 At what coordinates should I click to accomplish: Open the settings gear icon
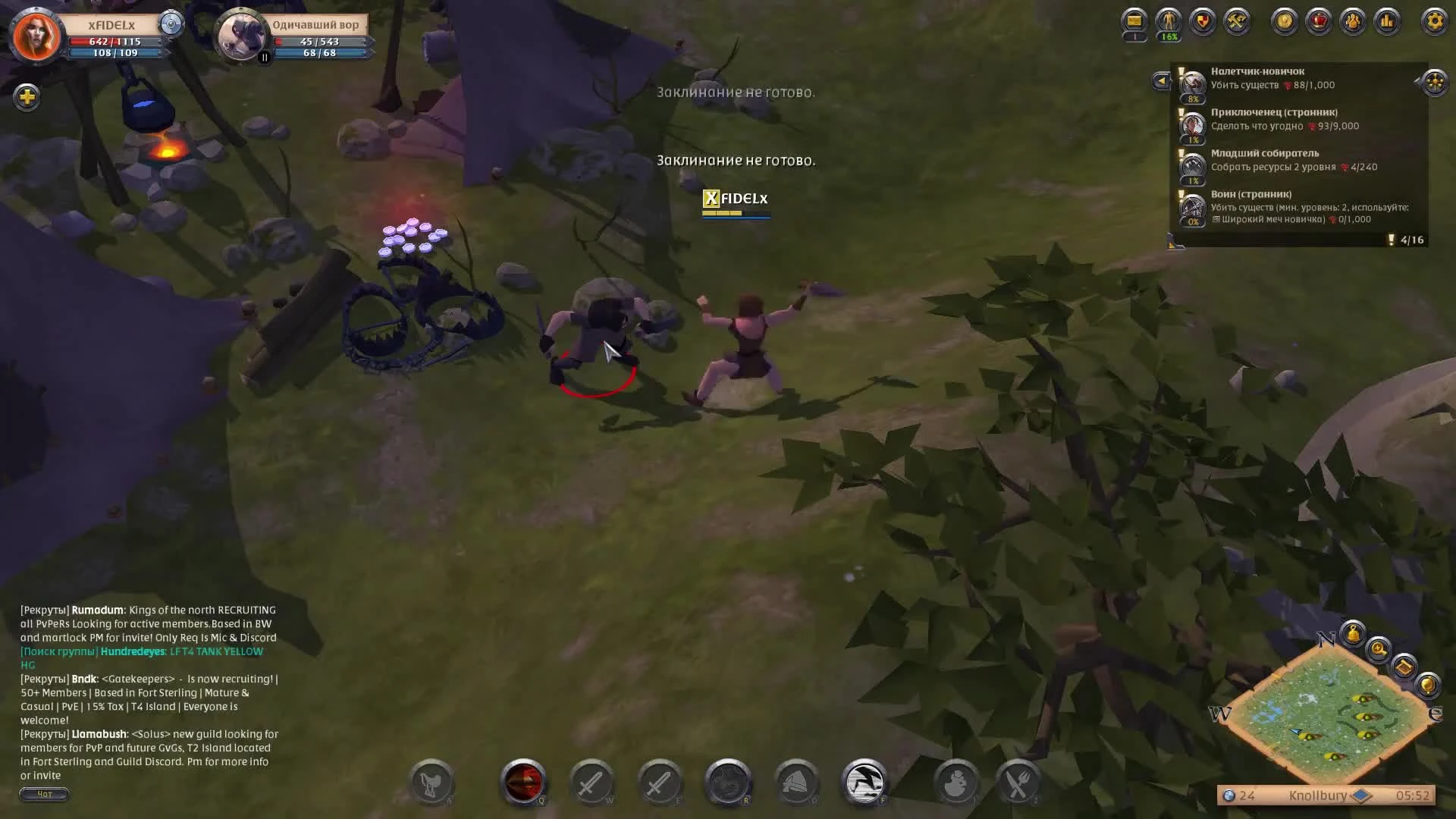(x=1433, y=21)
